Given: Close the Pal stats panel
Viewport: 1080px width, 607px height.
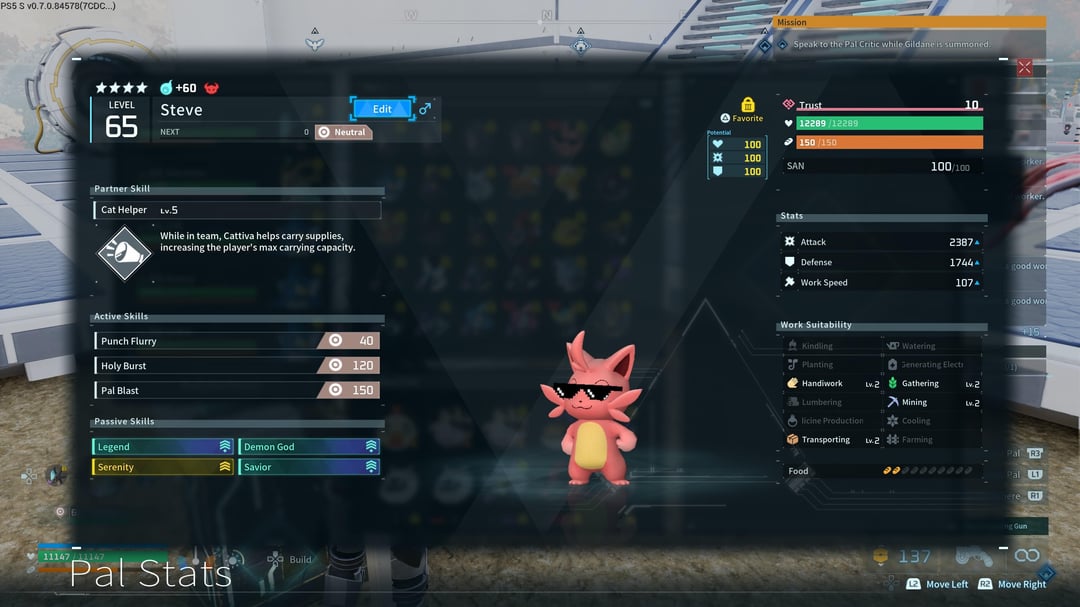Looking at the screenshot, I should point(1024,67).
